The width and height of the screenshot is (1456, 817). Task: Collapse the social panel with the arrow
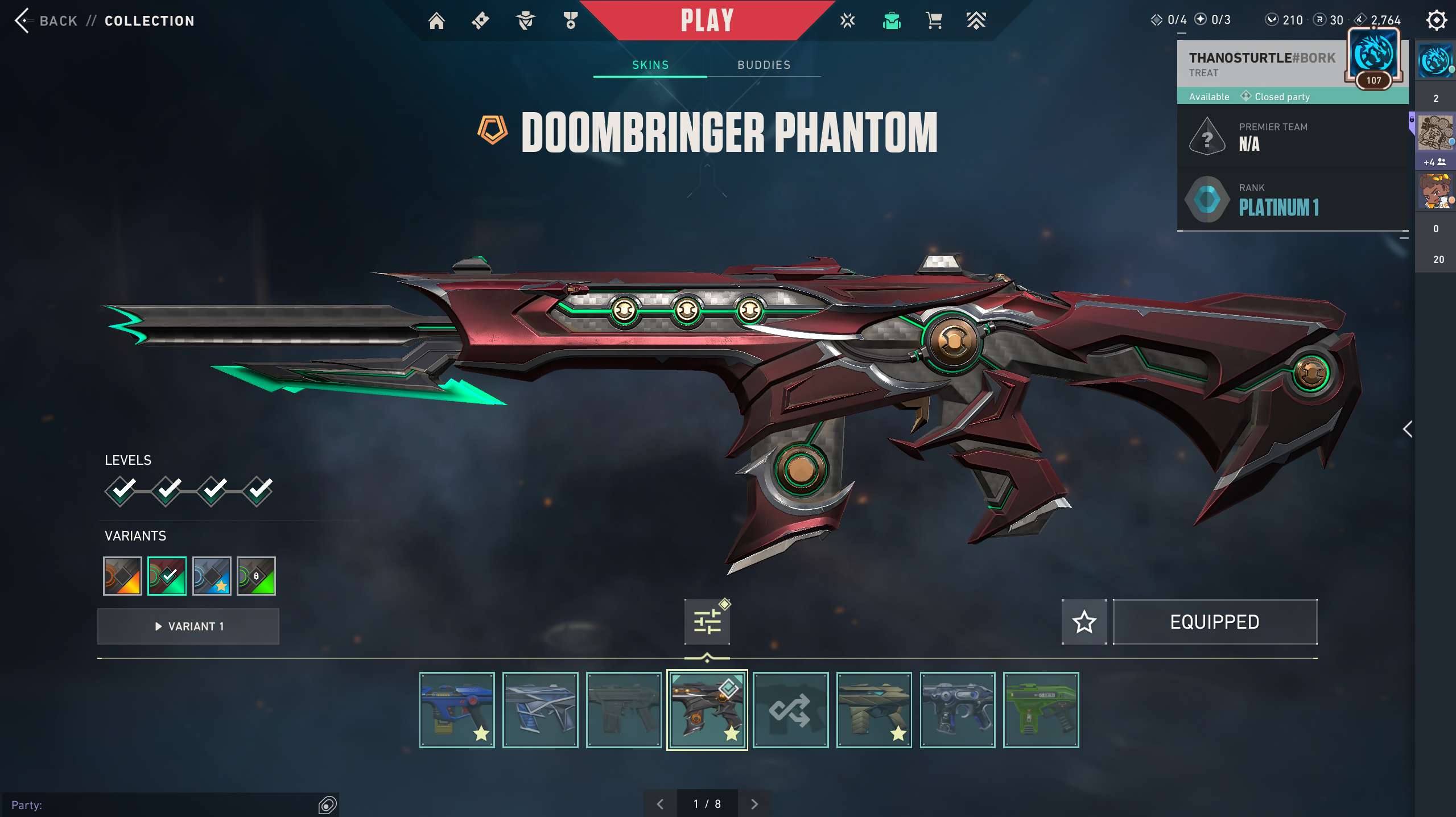[x=1408, y=429]
